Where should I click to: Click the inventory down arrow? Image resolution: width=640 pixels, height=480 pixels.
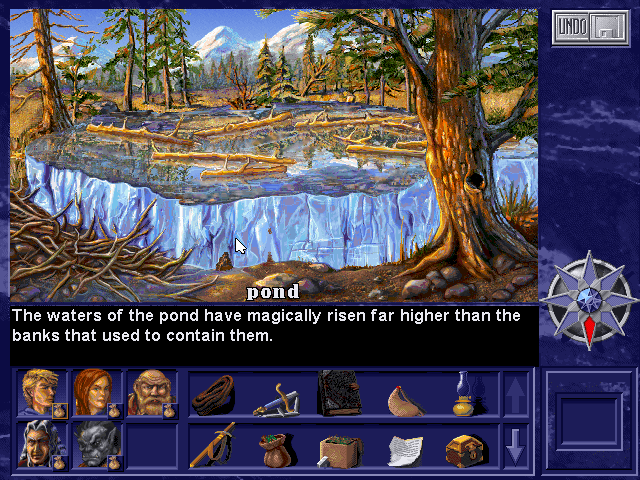(515, 447)
